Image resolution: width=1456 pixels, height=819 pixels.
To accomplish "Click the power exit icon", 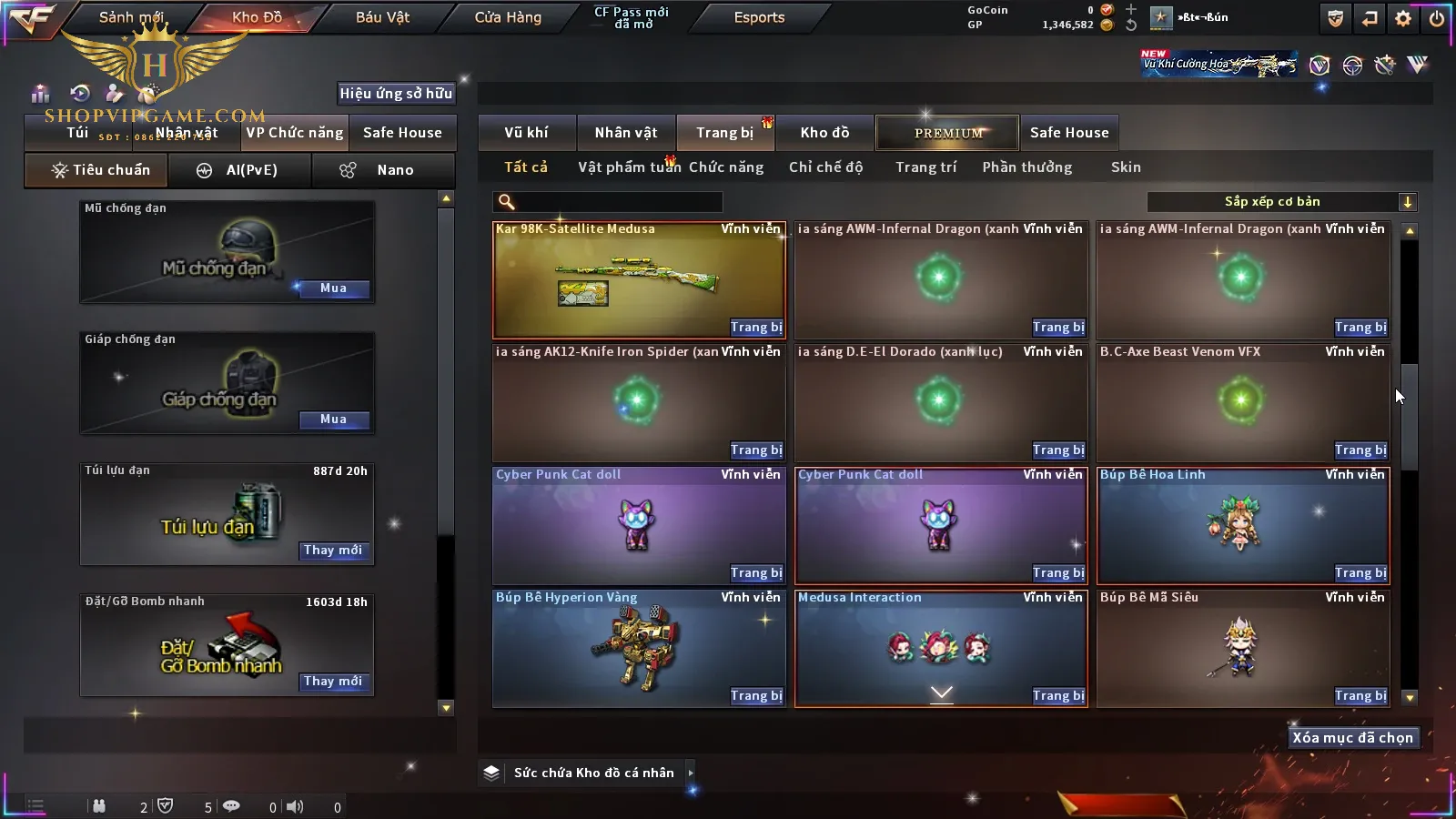I will 1437,18.
